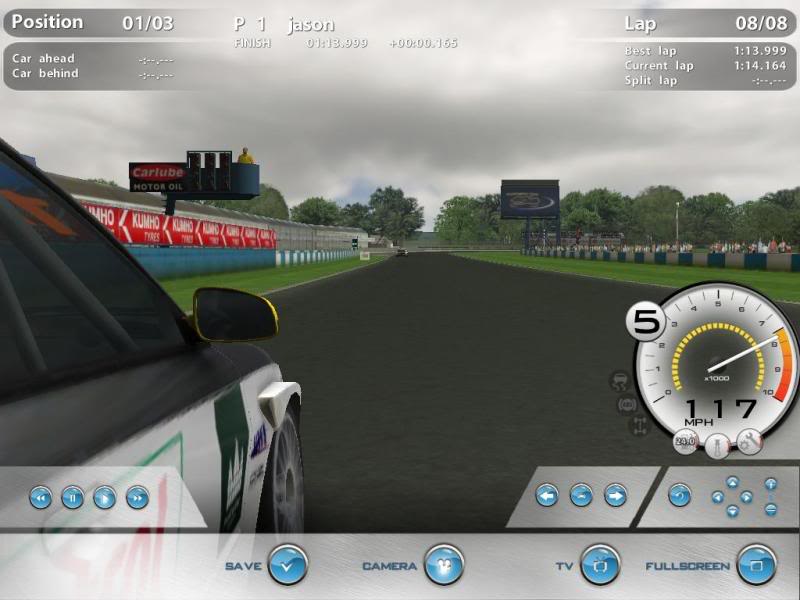Reset the camera with the circular arrow
Image resolution: width=800 pixels, height=600 pixels.
point(680,494)
